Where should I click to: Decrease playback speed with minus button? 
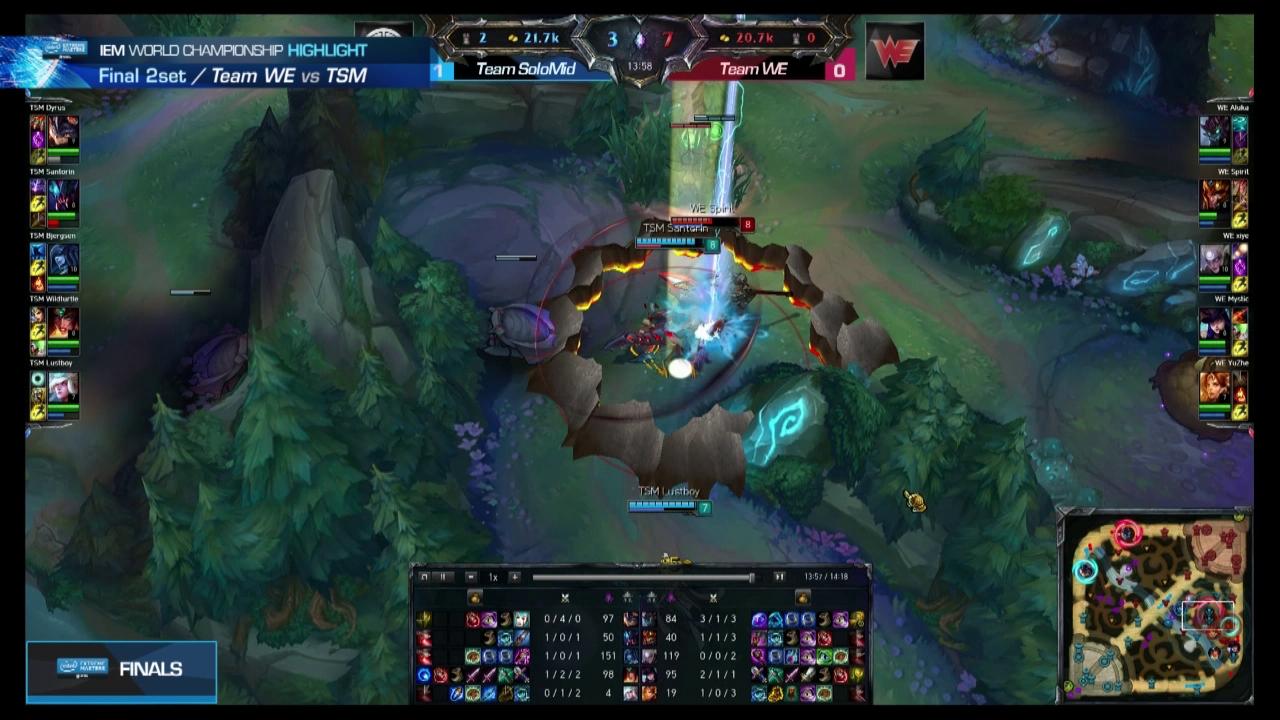[470, 577]
